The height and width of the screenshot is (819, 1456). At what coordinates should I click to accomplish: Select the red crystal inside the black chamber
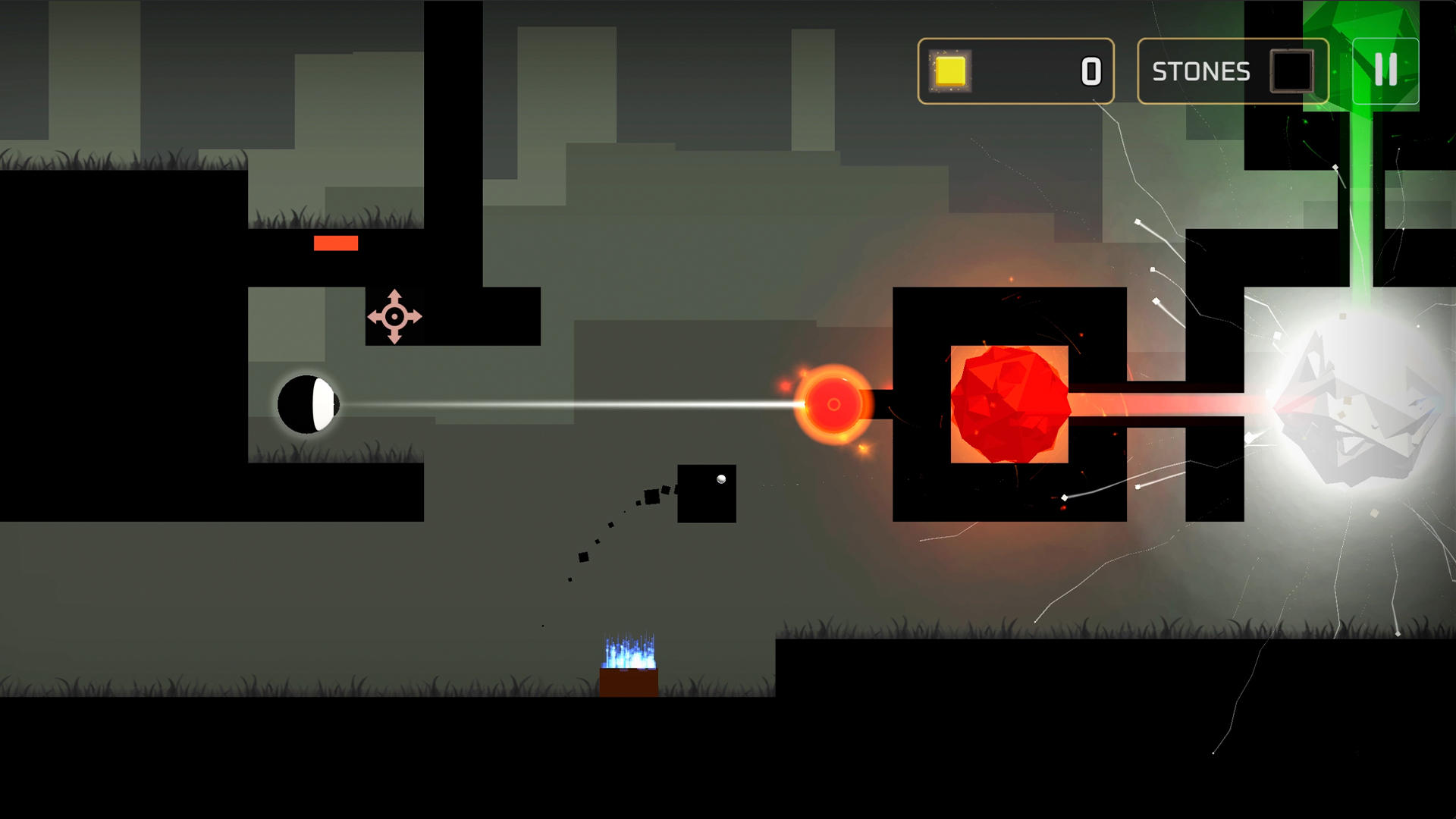[x=1010, y=403]
